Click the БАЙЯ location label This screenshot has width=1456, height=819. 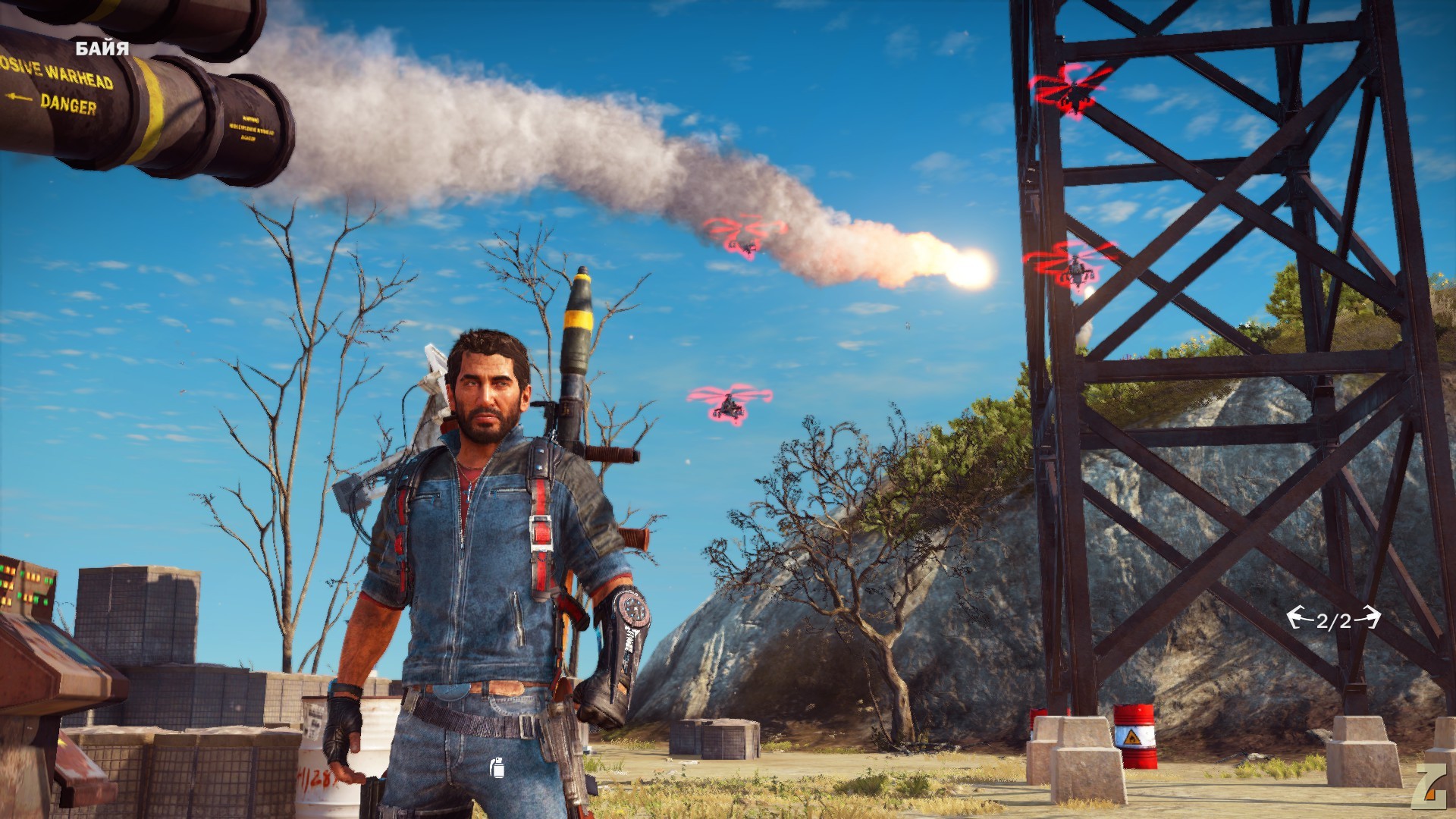[102, 49]
